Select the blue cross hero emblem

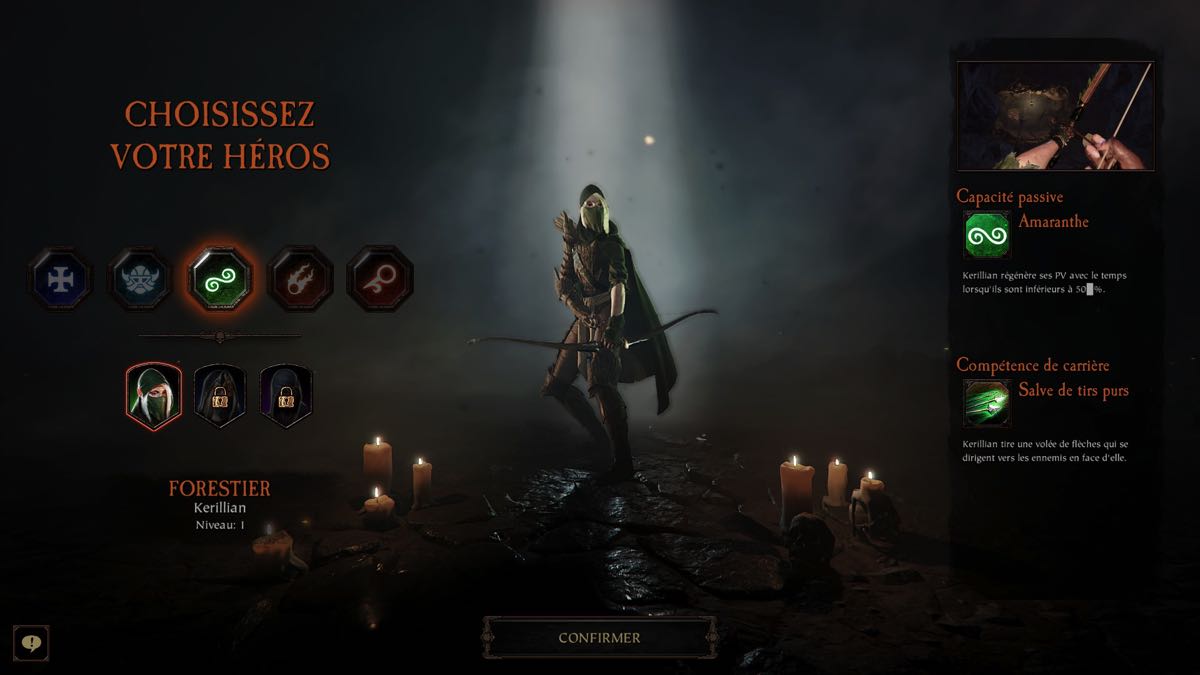coord(60,277)
